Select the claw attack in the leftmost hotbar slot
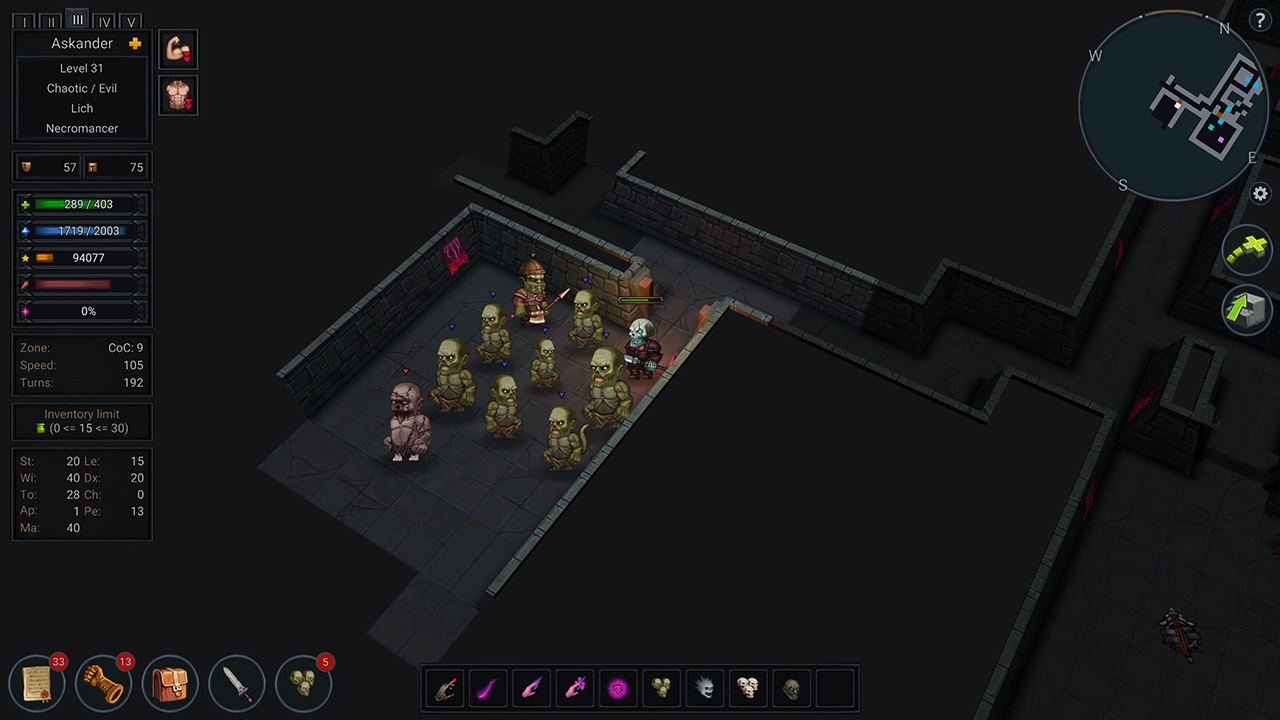The image size is (1280, 720). (x=444, y=687)
